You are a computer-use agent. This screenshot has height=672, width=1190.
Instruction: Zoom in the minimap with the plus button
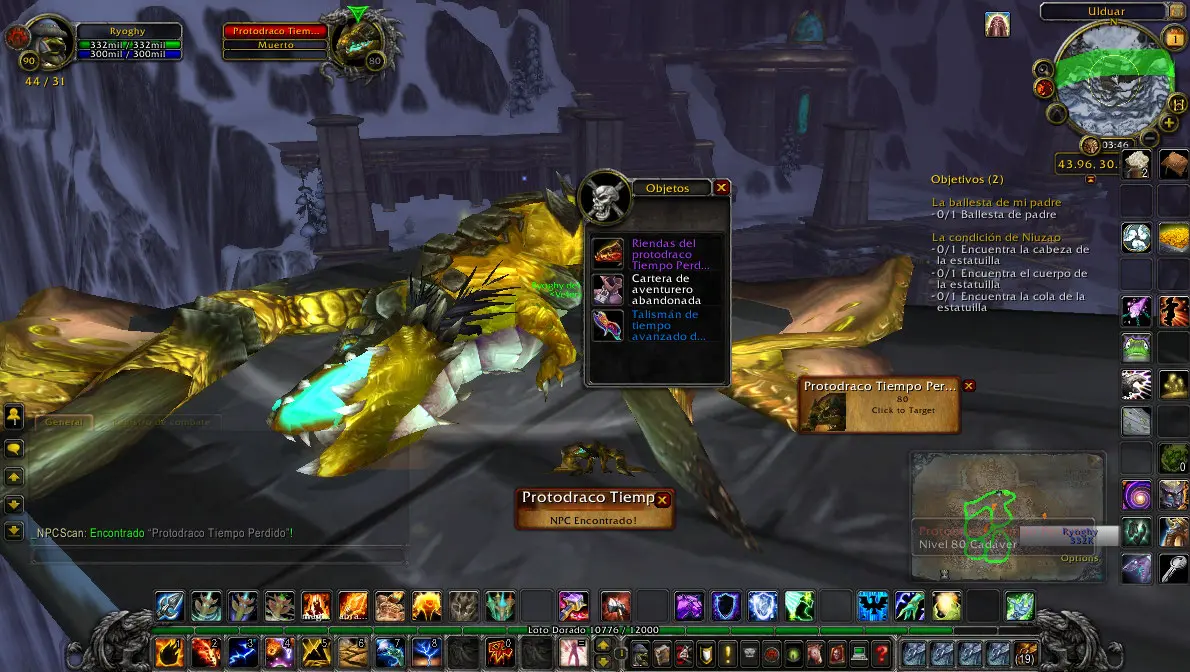pyautogui.click(x=1168, y=123)
